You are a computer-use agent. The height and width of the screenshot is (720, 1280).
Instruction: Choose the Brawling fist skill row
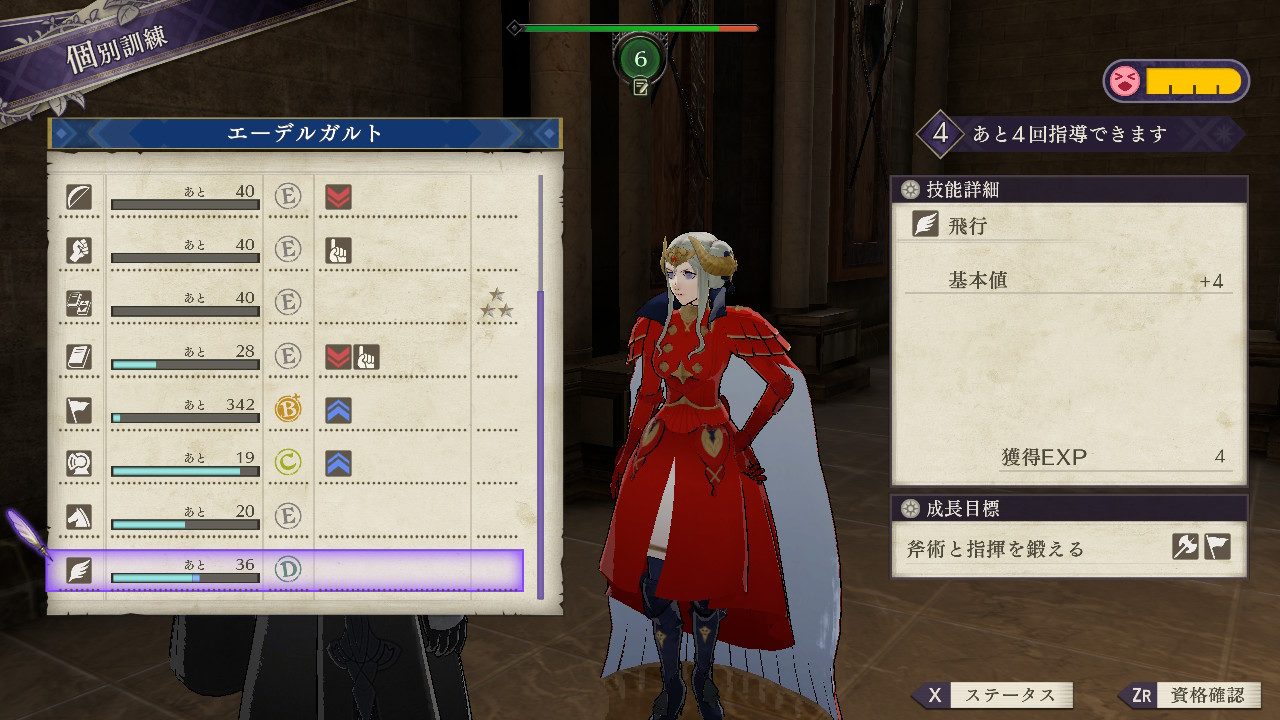click(285, 249)
